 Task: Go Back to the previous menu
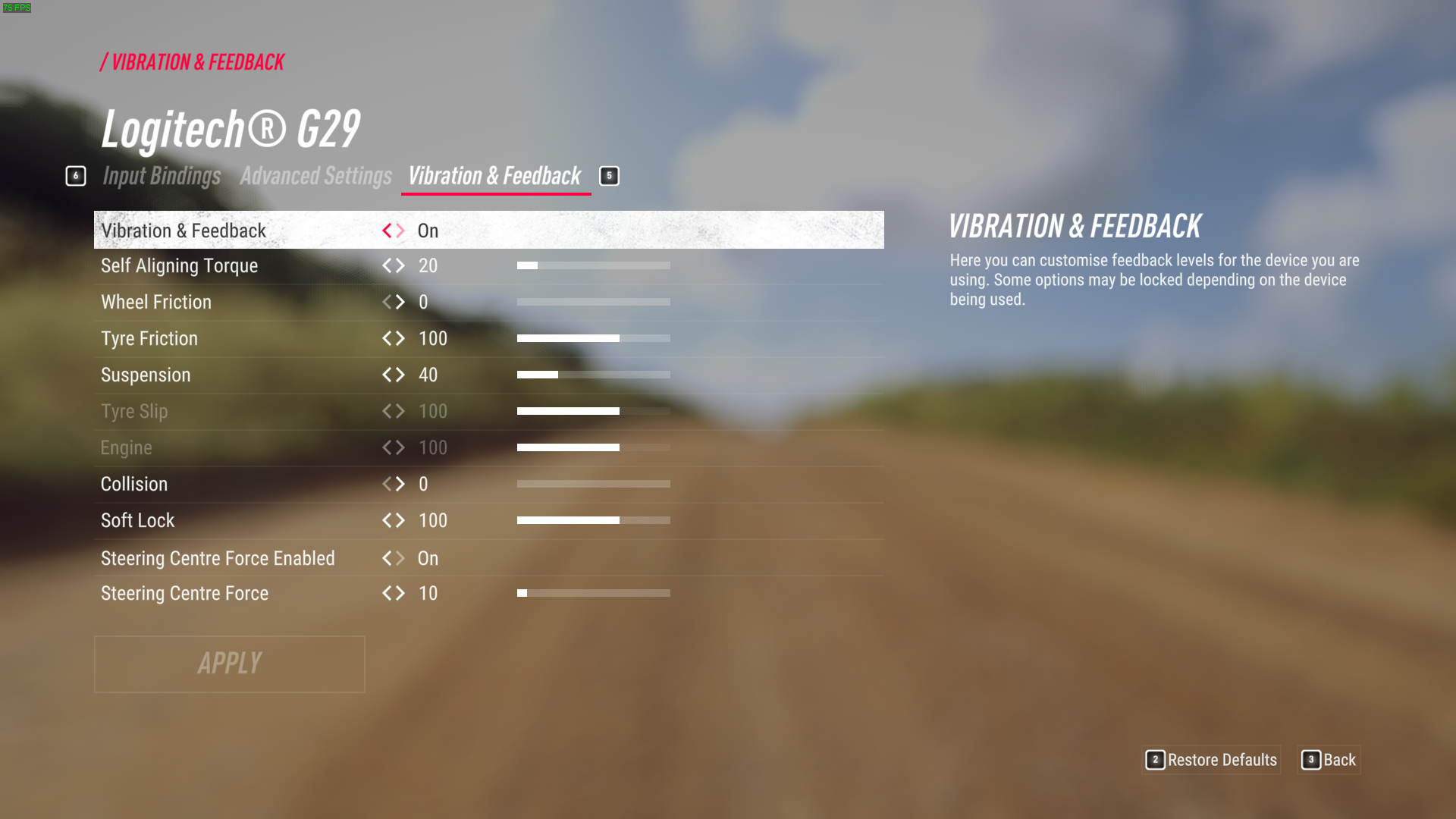pyautogui.click(x=1330, y=760)
